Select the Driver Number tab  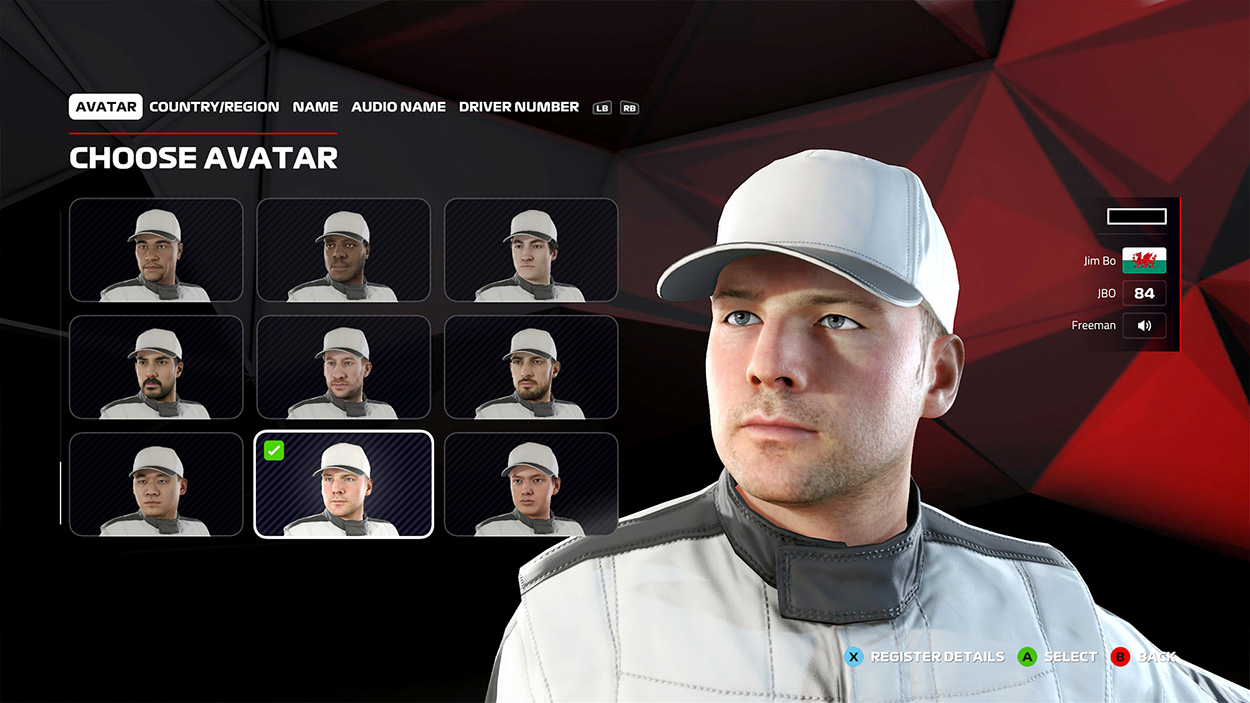click(x=518, y=107)
